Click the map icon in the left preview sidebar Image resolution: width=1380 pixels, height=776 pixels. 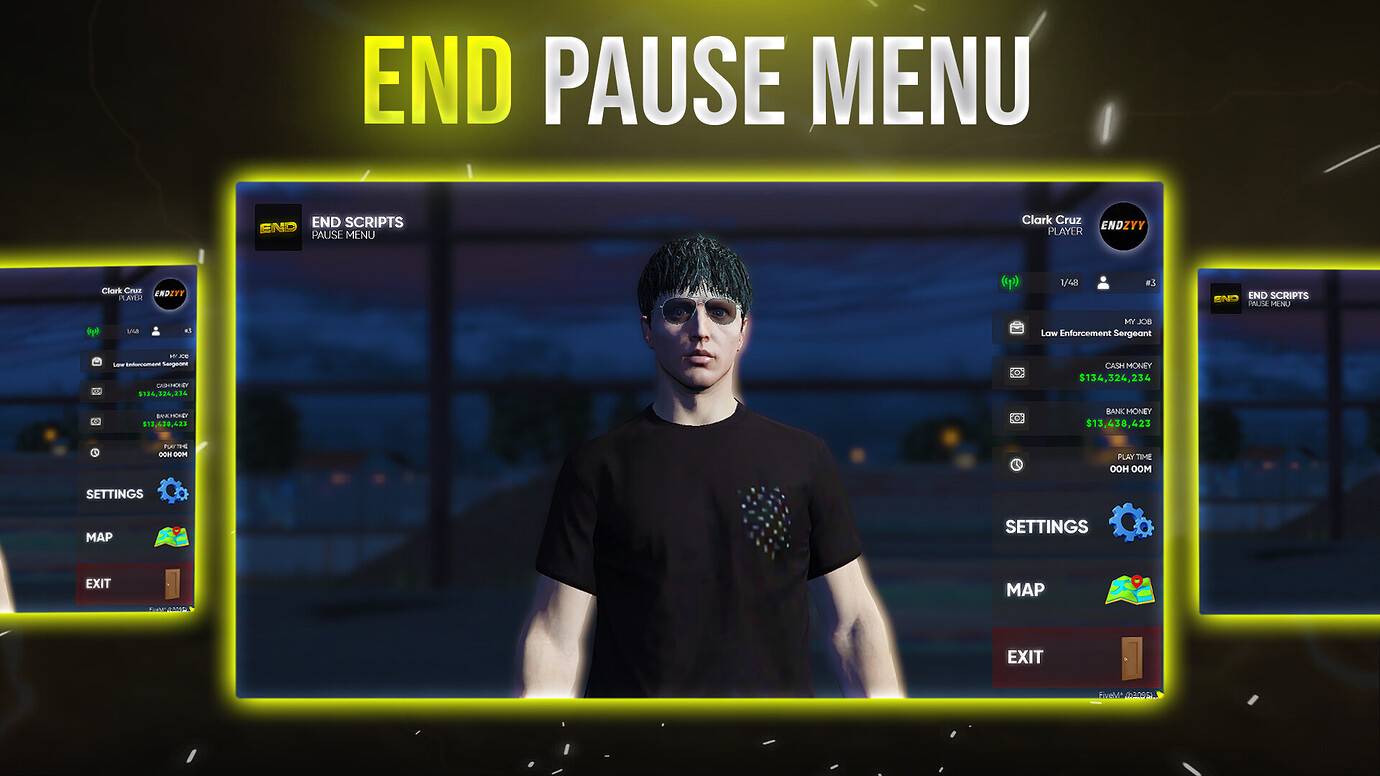tap(171, 536)
